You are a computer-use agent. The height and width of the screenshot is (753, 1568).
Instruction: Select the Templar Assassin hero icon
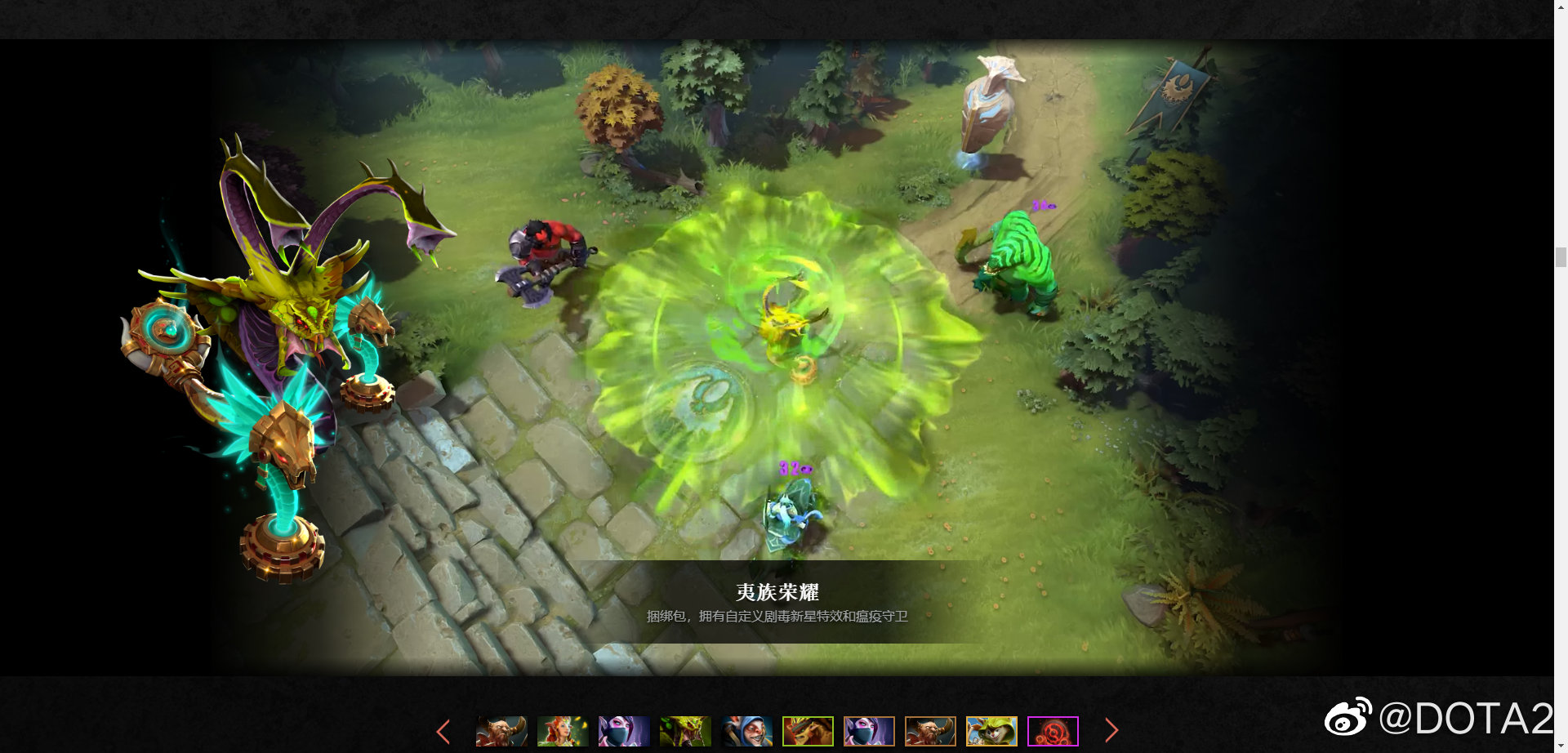coord(623,731)
